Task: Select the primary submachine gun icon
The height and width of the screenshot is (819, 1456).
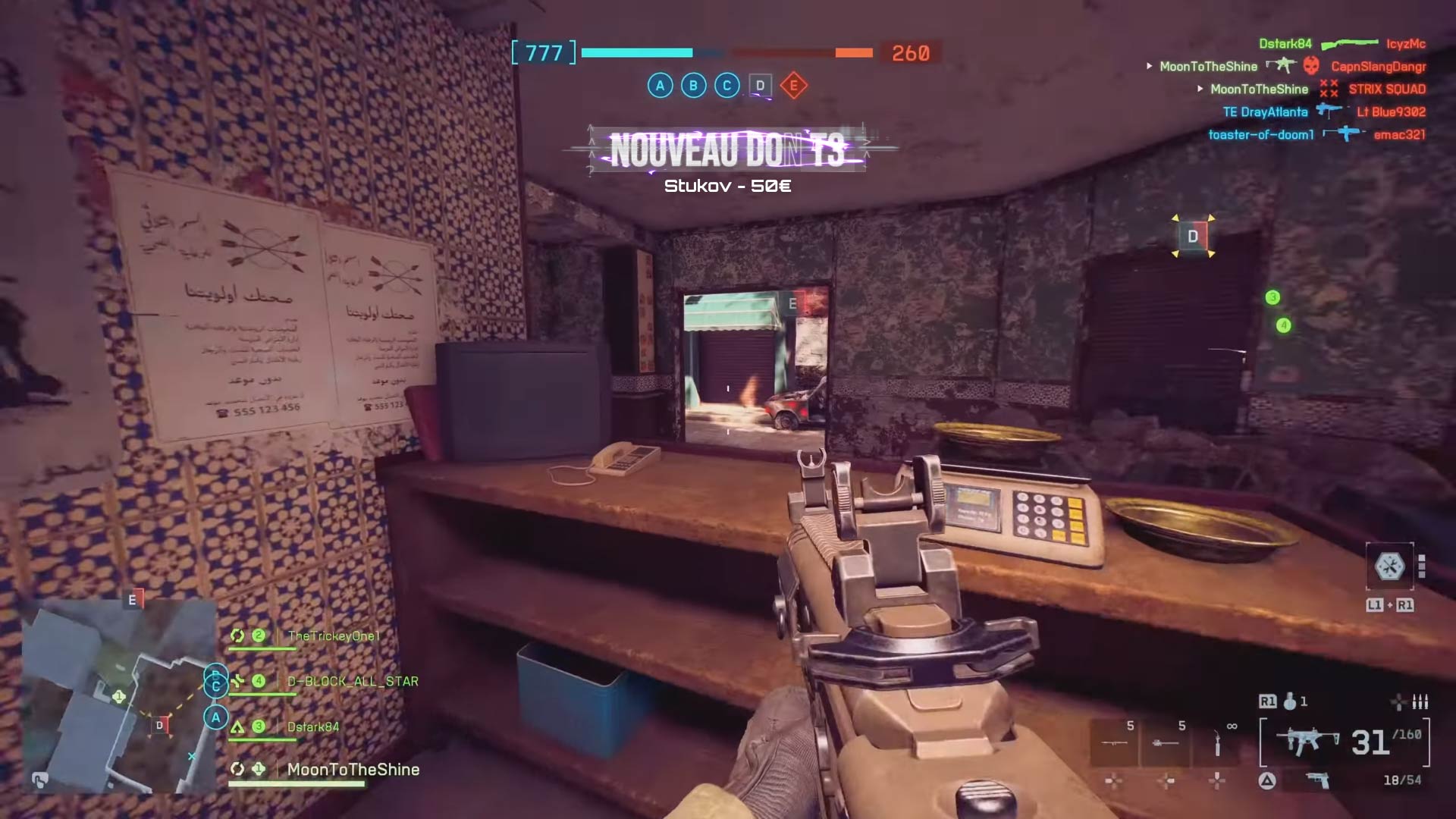Action: 1308,742
